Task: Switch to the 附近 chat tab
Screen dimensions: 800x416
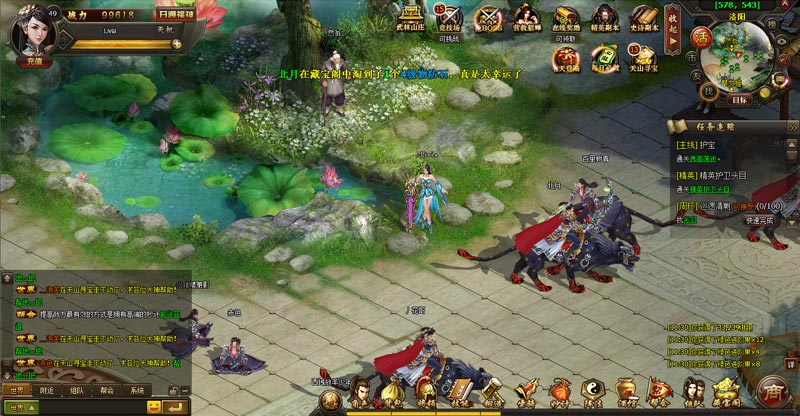Action: [46, 390]
